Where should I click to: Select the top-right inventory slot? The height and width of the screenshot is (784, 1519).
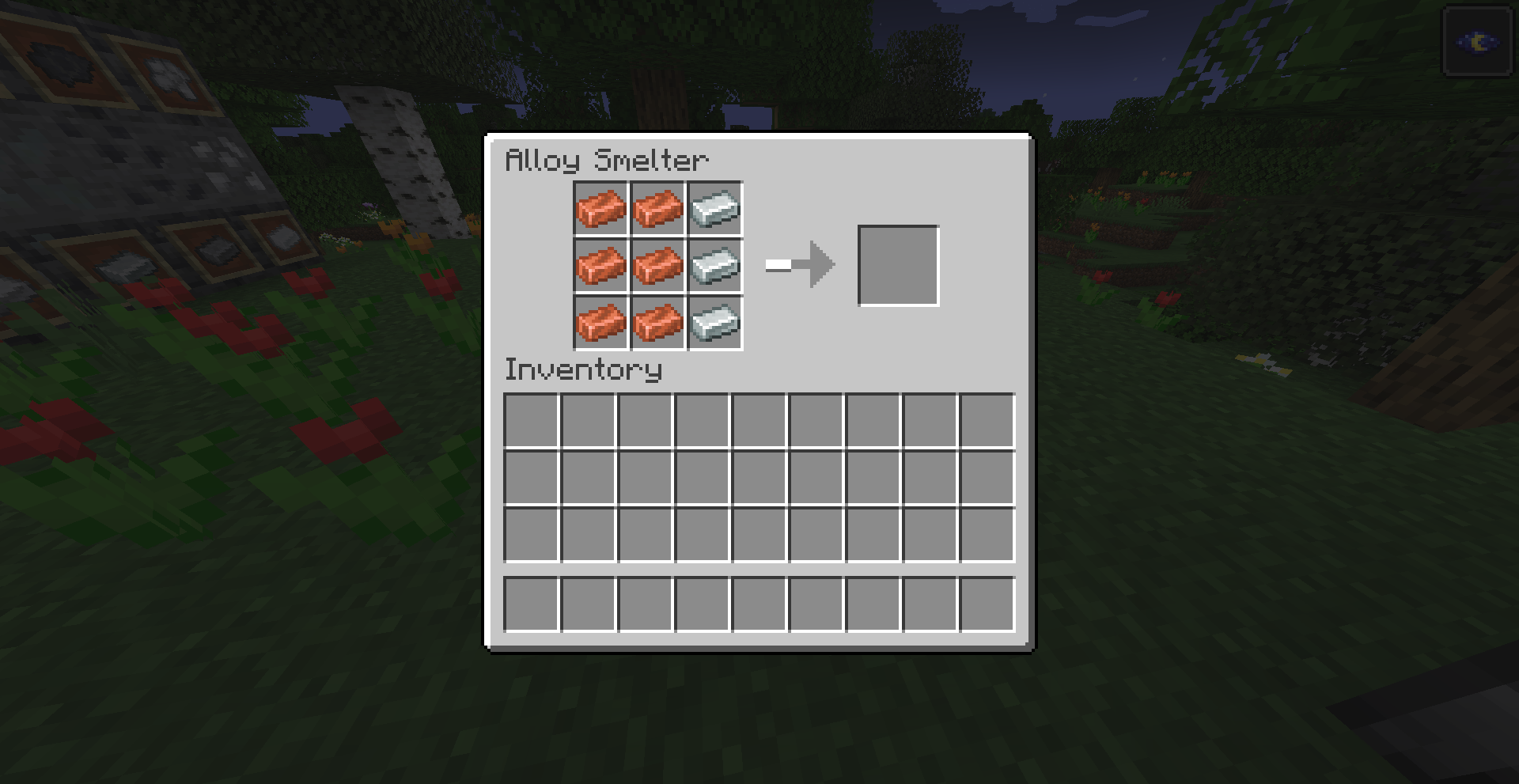tap(987, 421)
